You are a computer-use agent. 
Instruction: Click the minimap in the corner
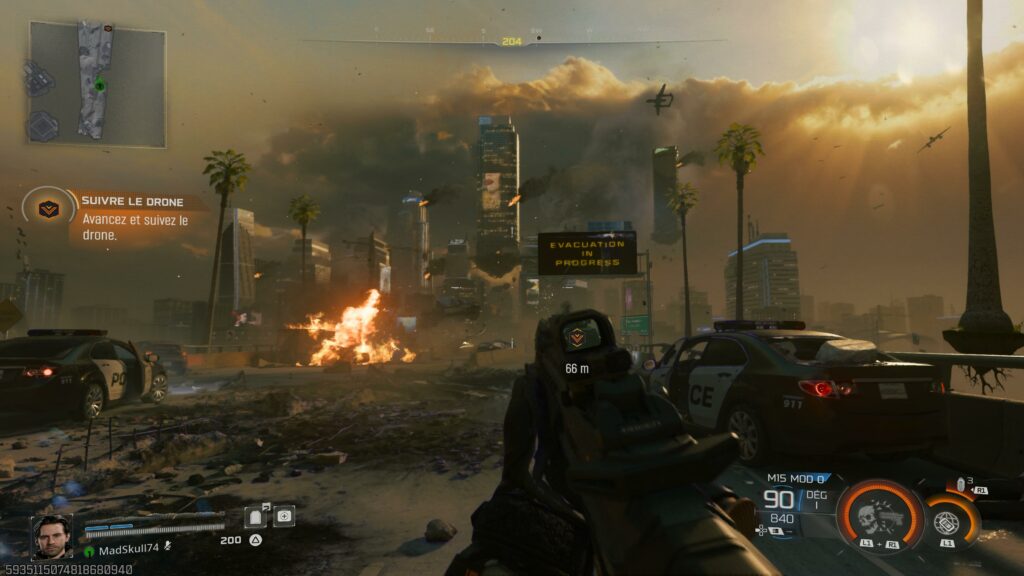(x=97, y=84)
